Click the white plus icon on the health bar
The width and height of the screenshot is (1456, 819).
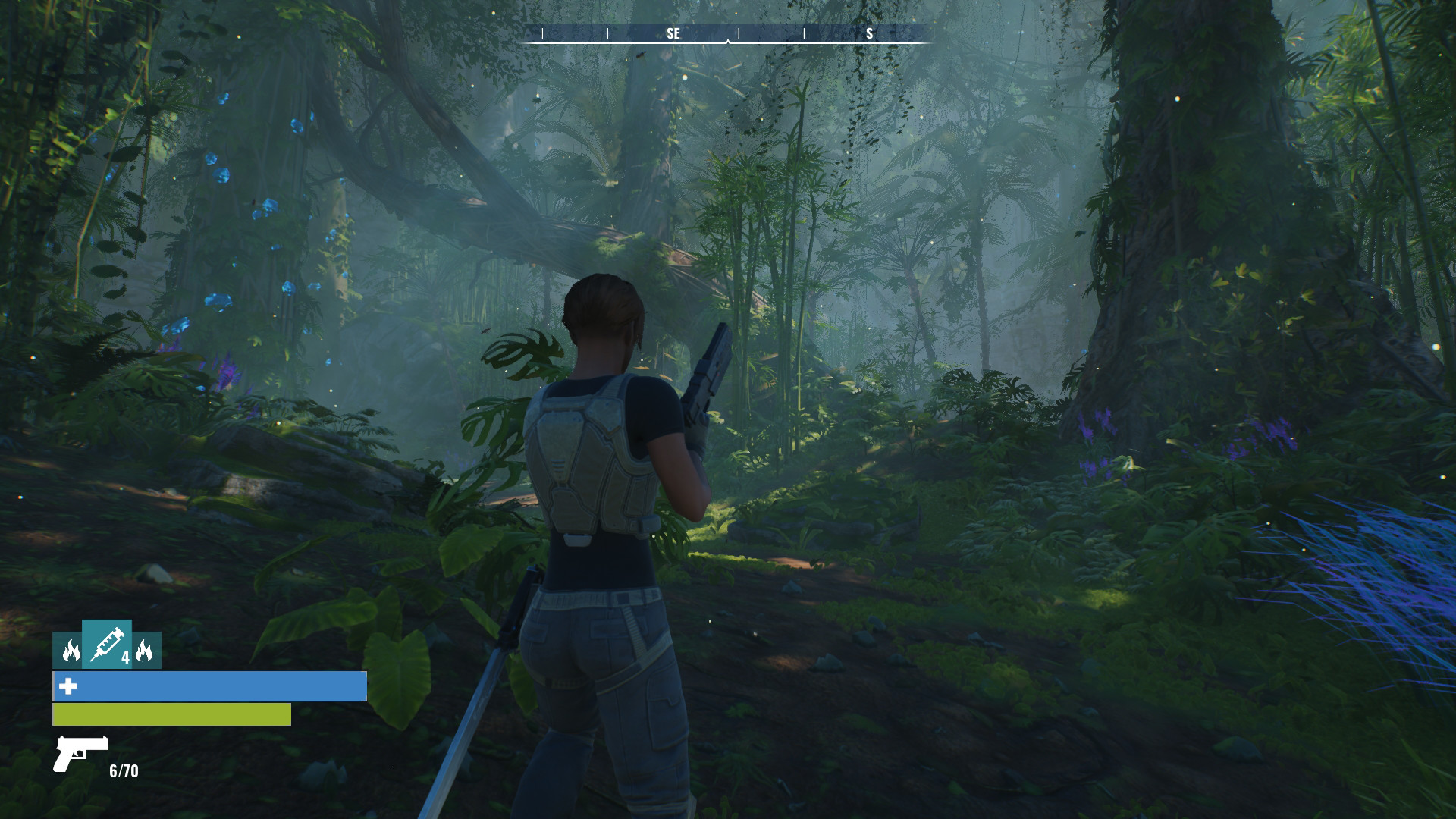(x=68, y=689)
